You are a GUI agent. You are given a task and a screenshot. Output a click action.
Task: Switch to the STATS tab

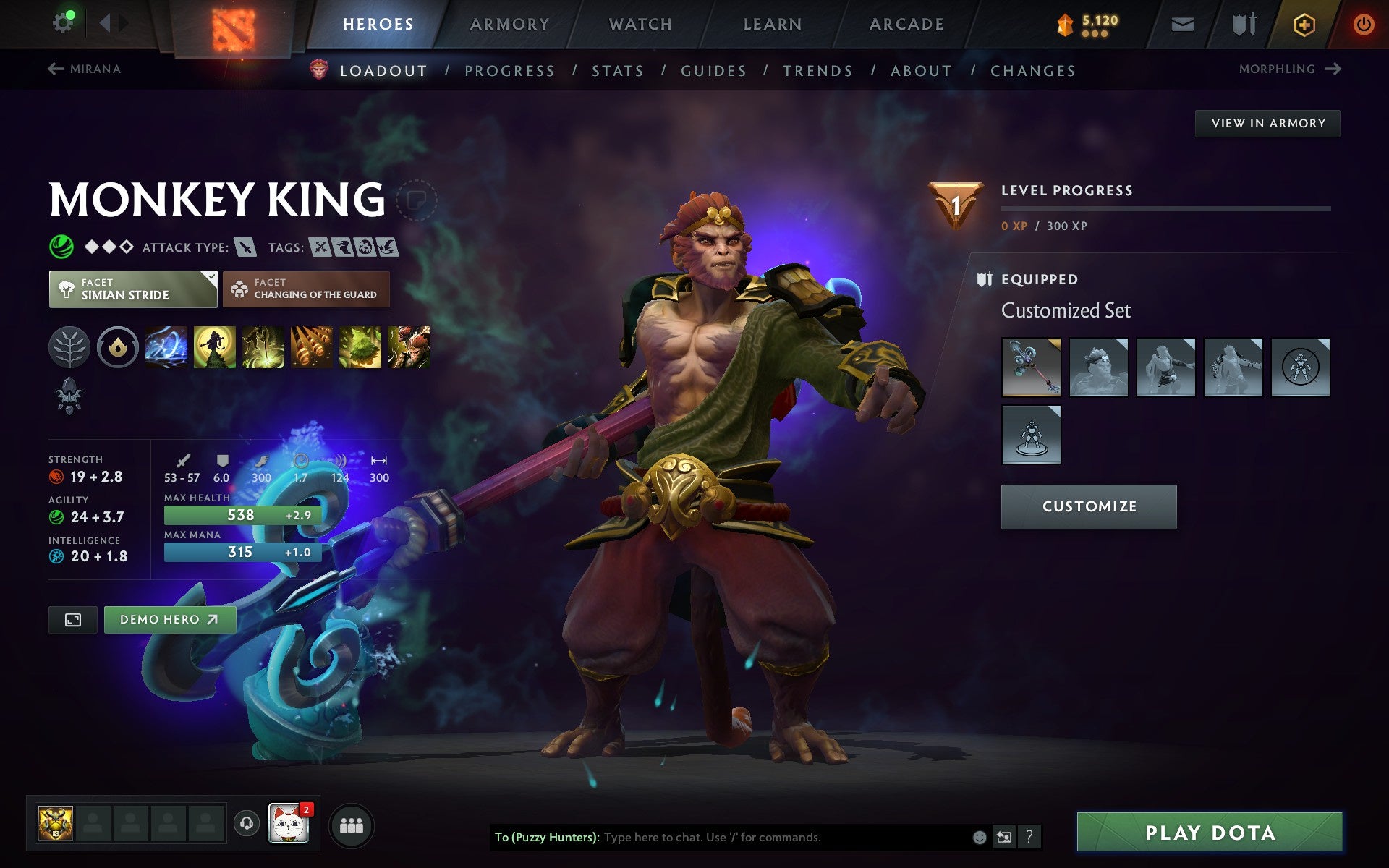pos(616,70)
